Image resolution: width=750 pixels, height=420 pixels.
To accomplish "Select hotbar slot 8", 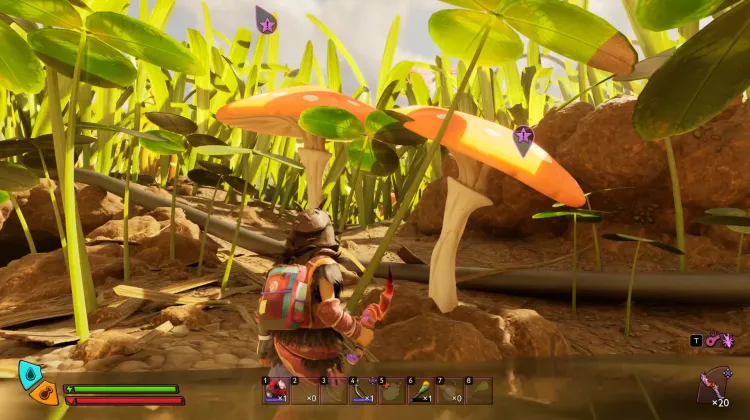I will 479,390.
